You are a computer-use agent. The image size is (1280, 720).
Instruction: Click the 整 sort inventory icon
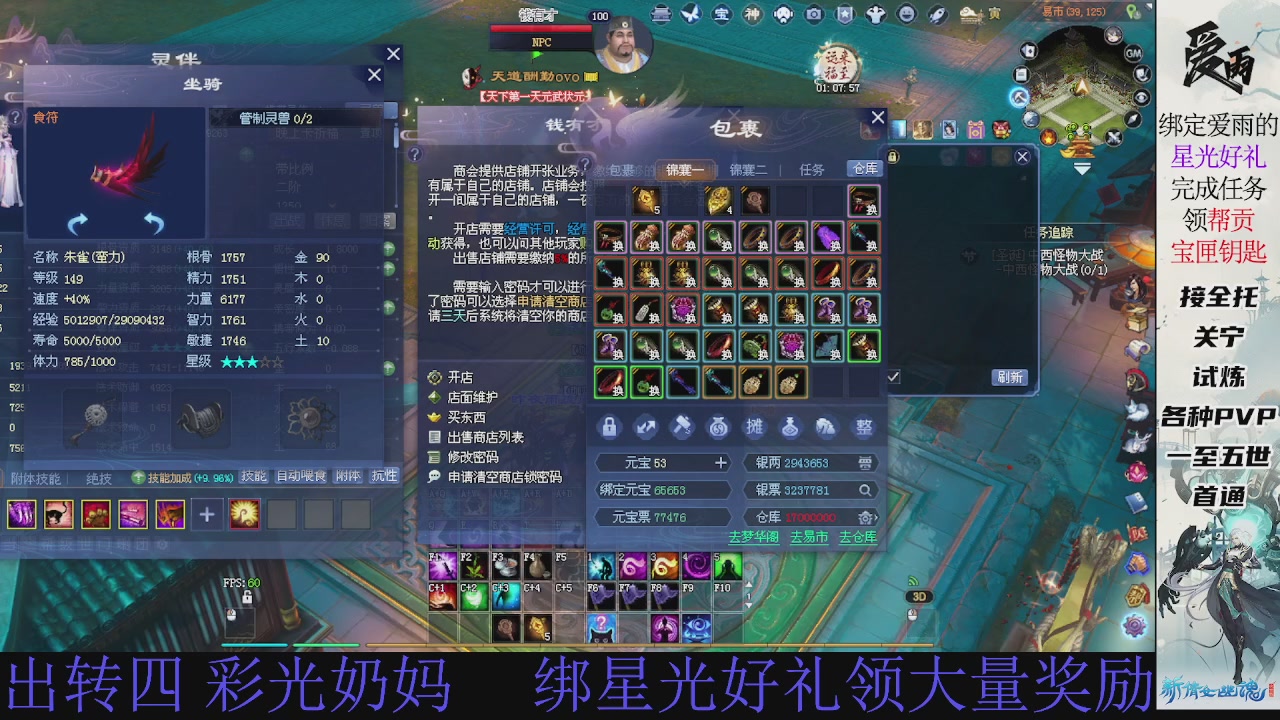864,427
